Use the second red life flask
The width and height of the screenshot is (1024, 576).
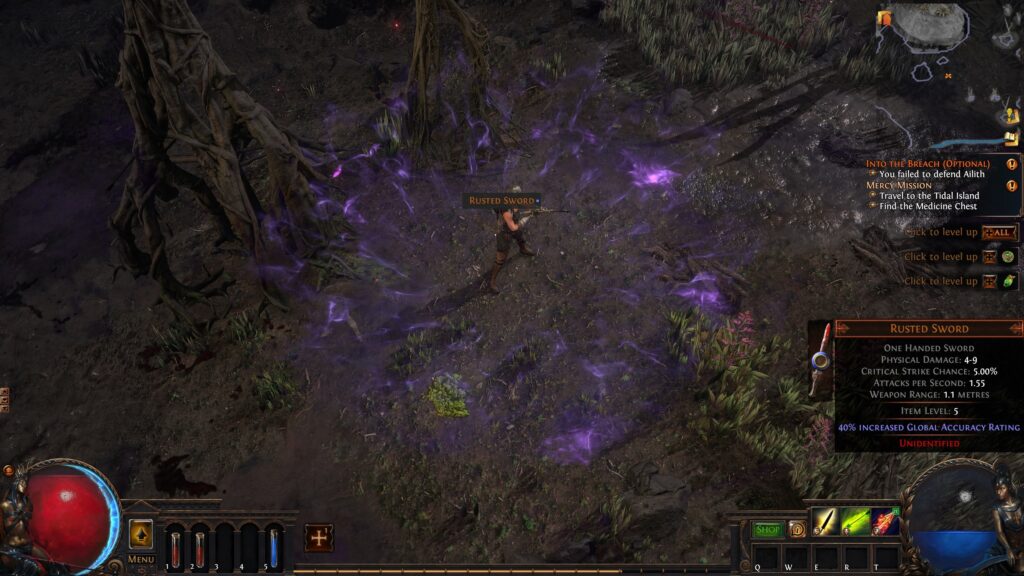(x=199, y=546)
